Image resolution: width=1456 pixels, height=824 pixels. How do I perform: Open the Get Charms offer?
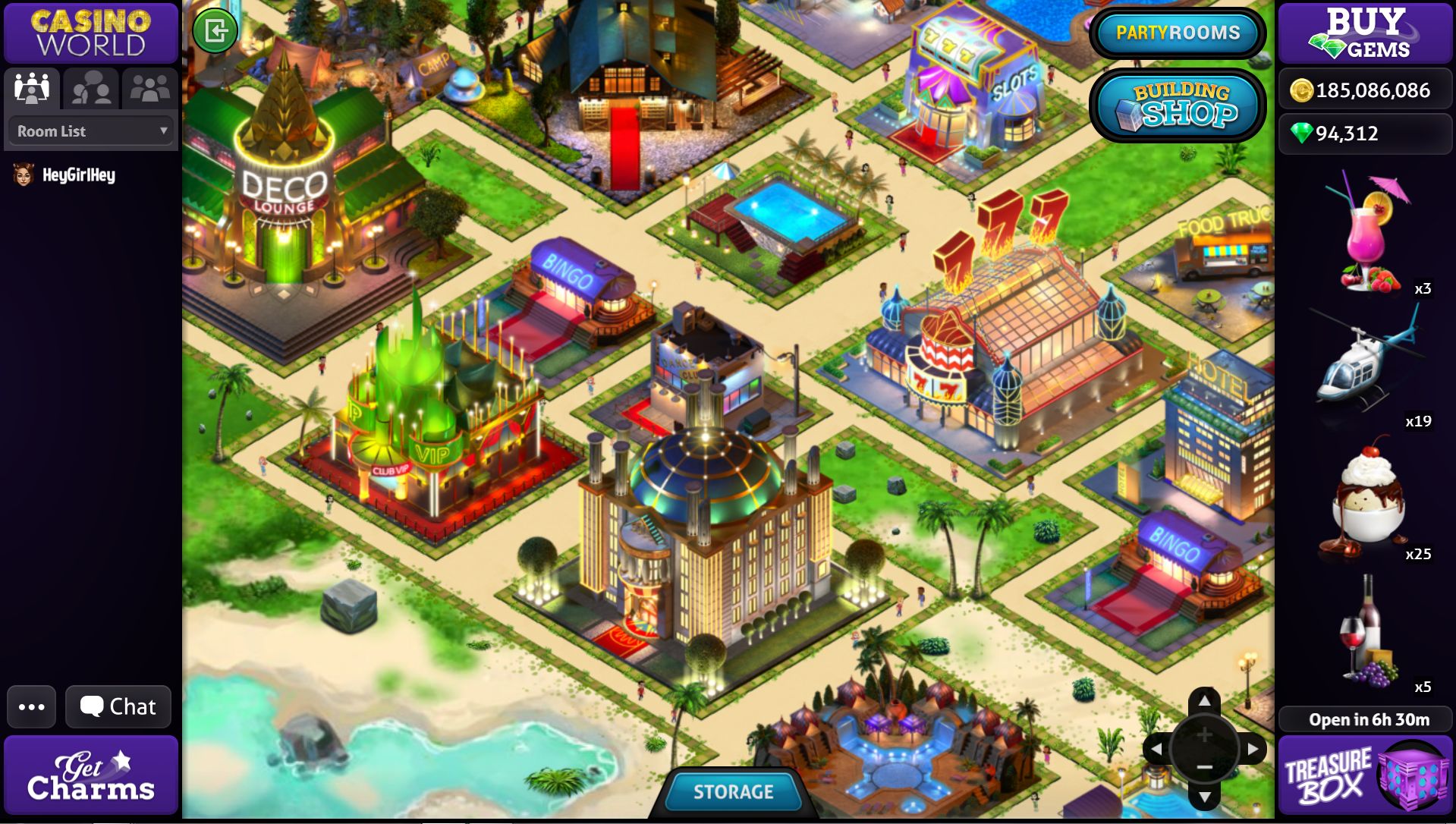(x=91, y=775)
